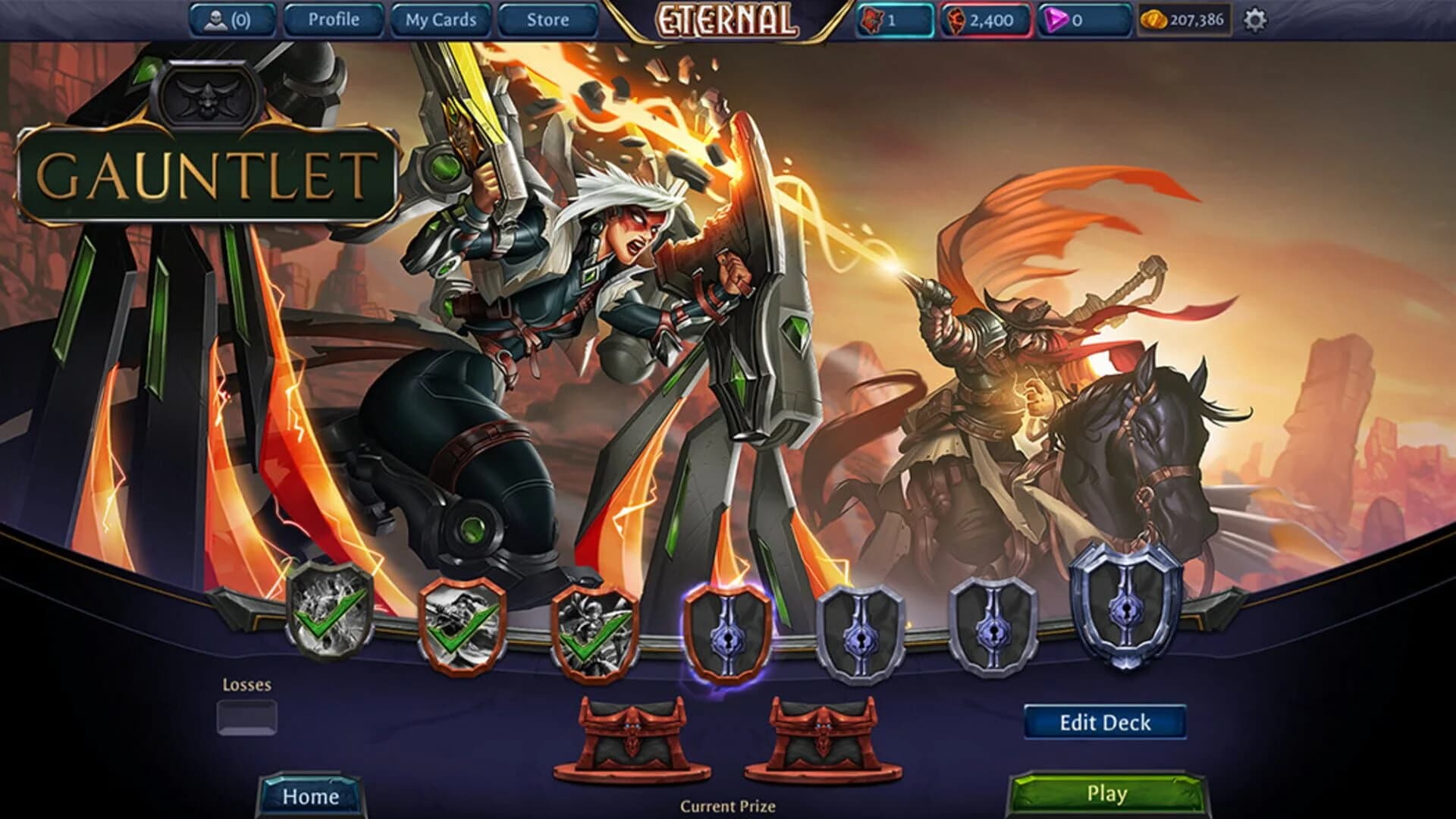The width and height of the screenshot is (1456, 819).
Task: Click the Losses indicator box
Action: coord(247,715)
